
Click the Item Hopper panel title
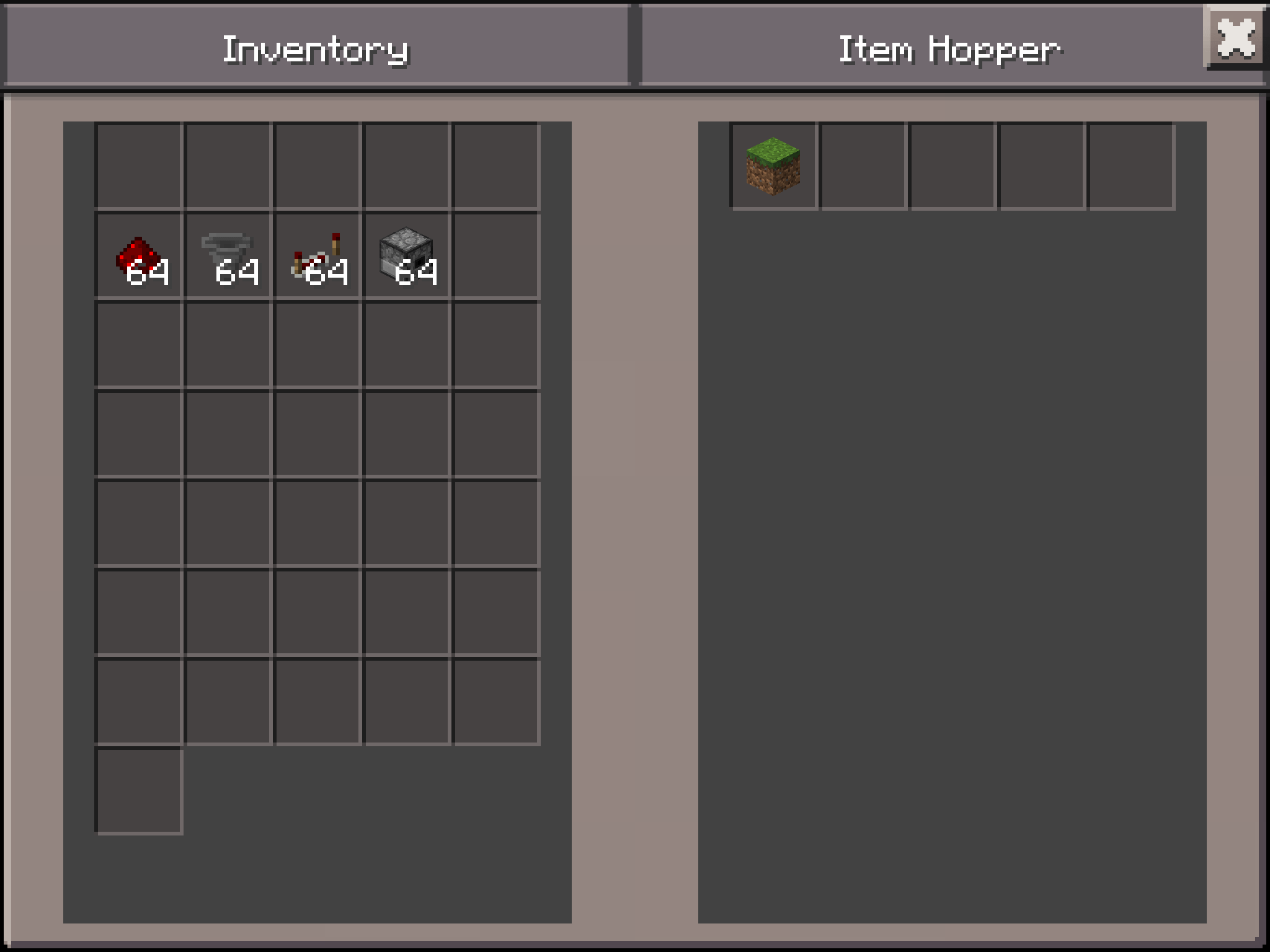[949, 50]
